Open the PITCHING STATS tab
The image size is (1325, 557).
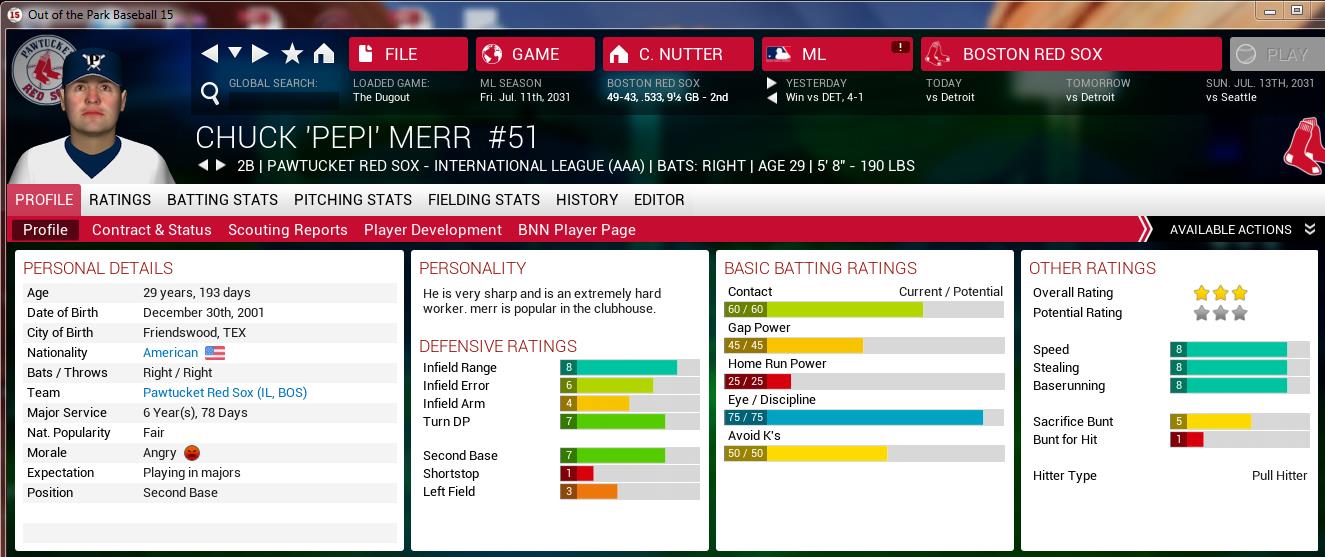click(x=352, y=200)
